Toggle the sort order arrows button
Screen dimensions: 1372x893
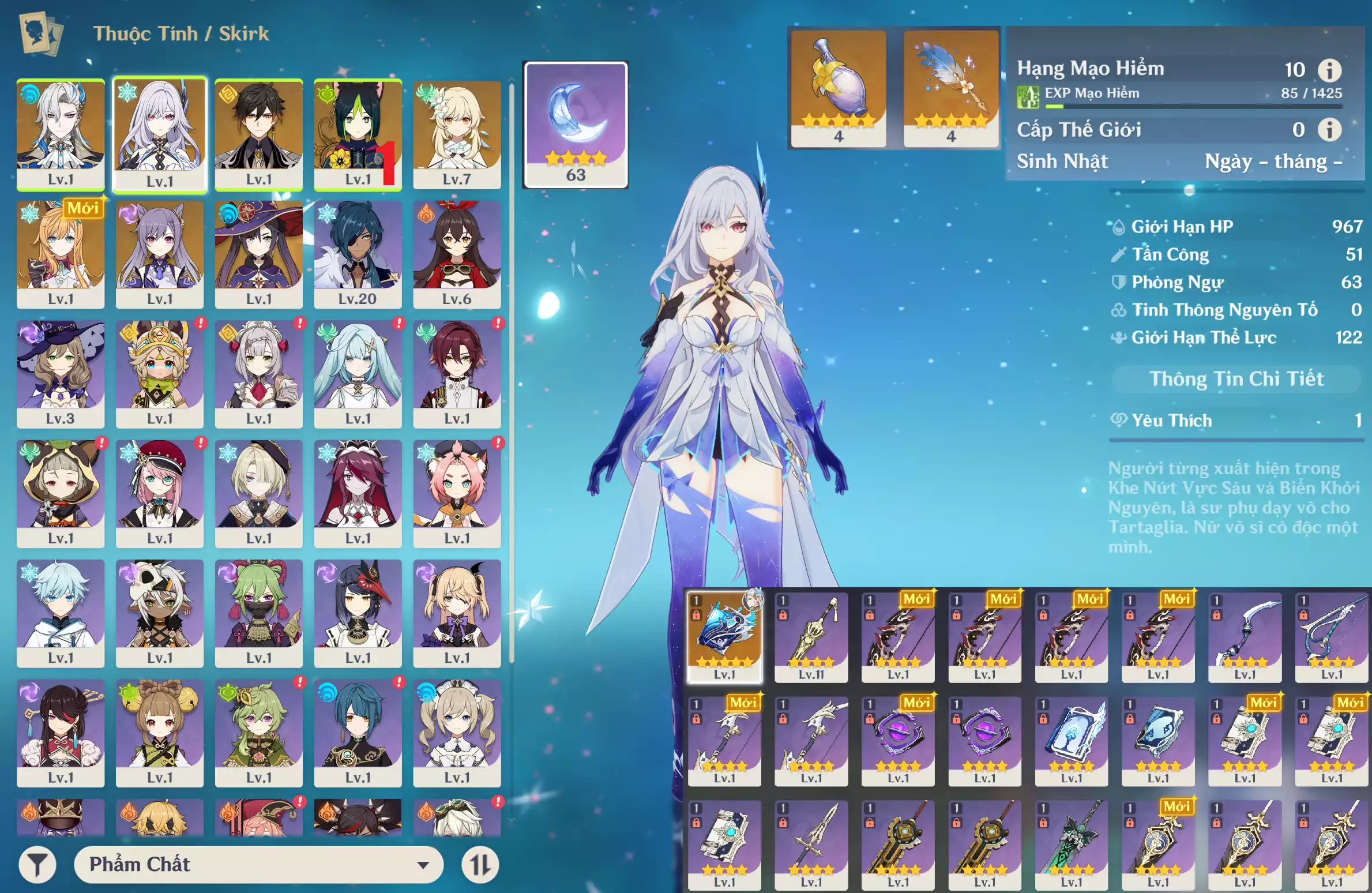pyautogui.click(x=480, y=864)
